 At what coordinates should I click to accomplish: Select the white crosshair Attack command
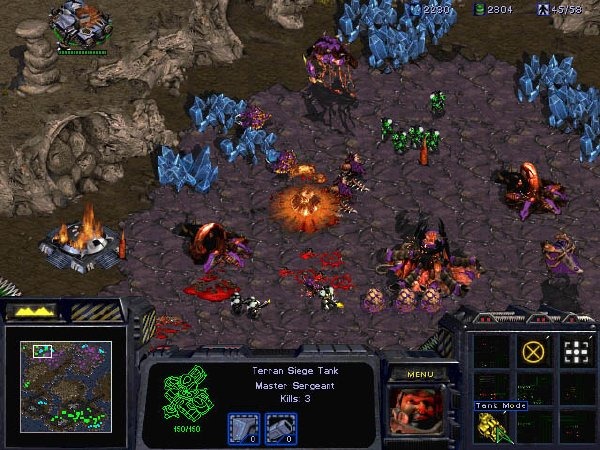[x=576, y=352]
